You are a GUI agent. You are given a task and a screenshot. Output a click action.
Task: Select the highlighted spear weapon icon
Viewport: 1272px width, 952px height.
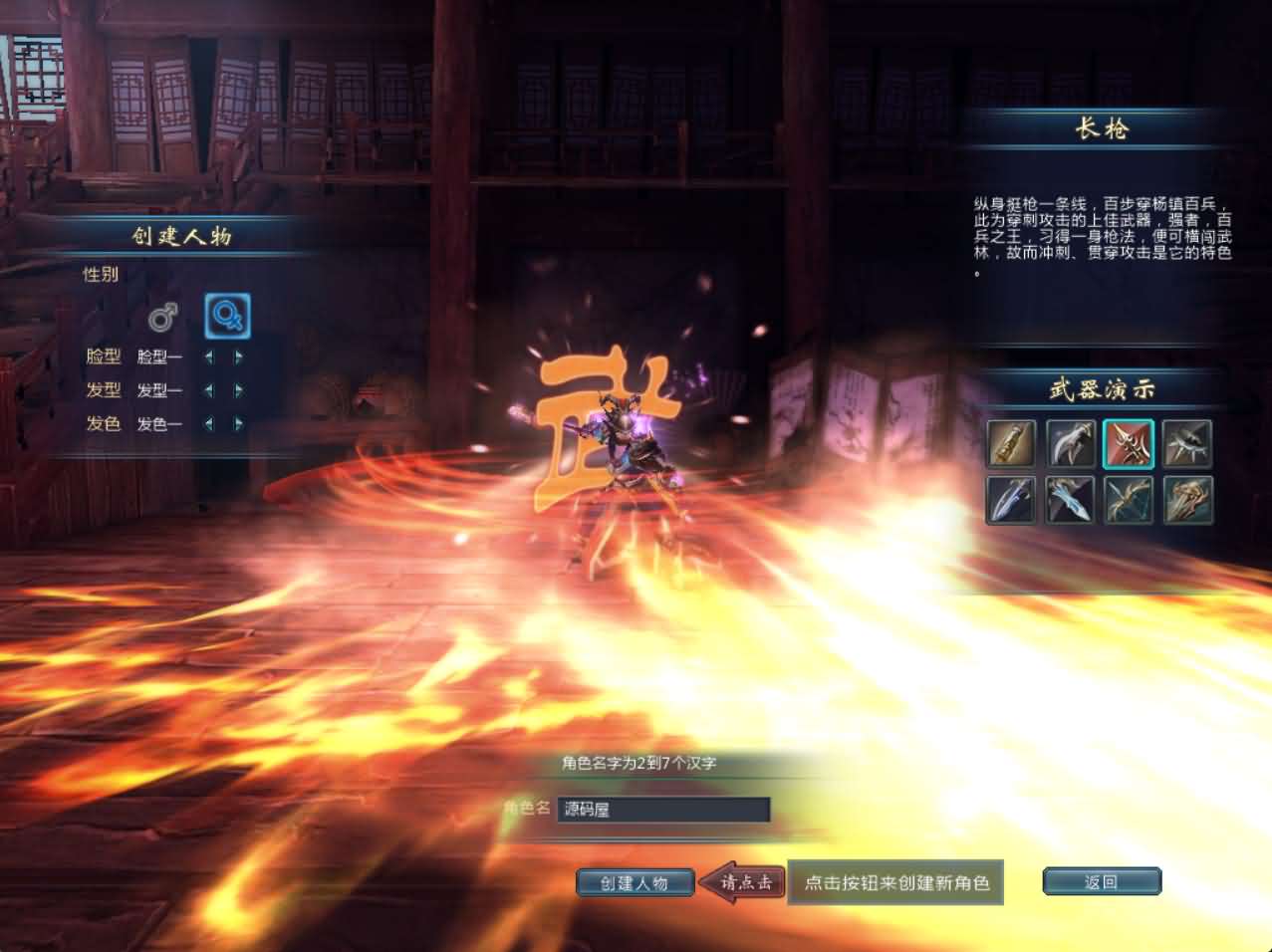(1129, 443)
